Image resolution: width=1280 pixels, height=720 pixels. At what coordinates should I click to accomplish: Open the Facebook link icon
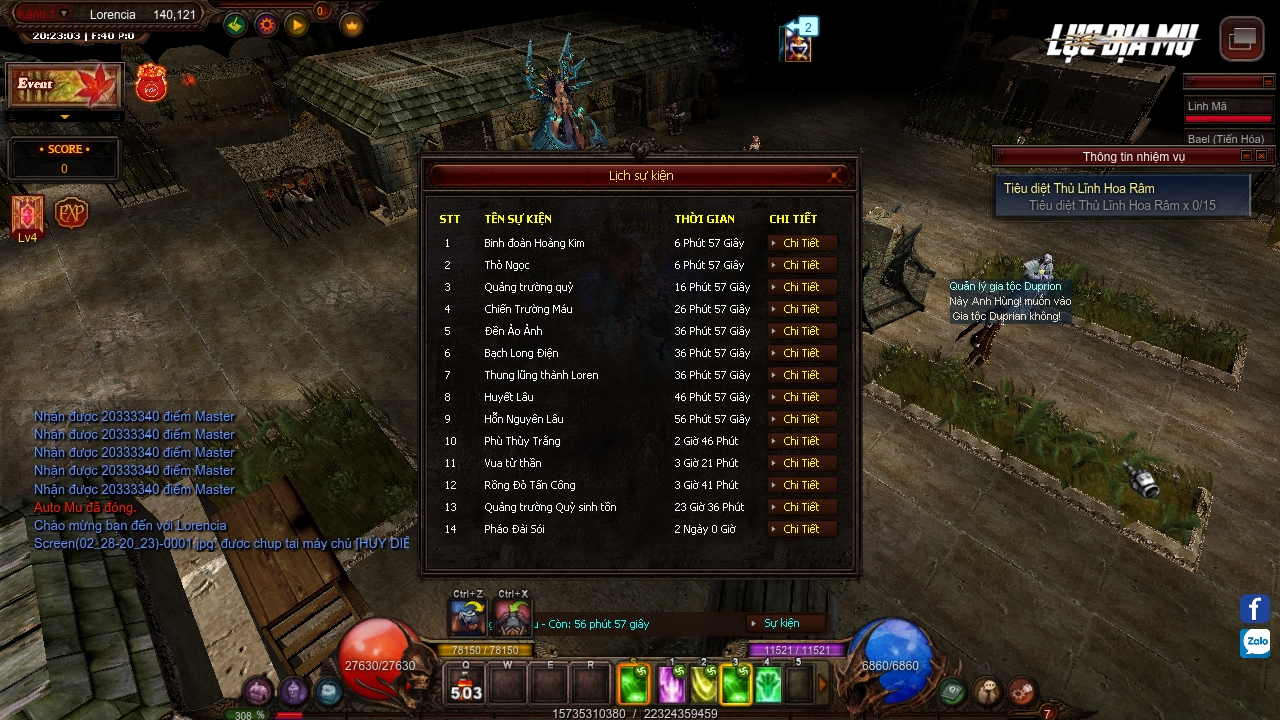[1255, 608]
